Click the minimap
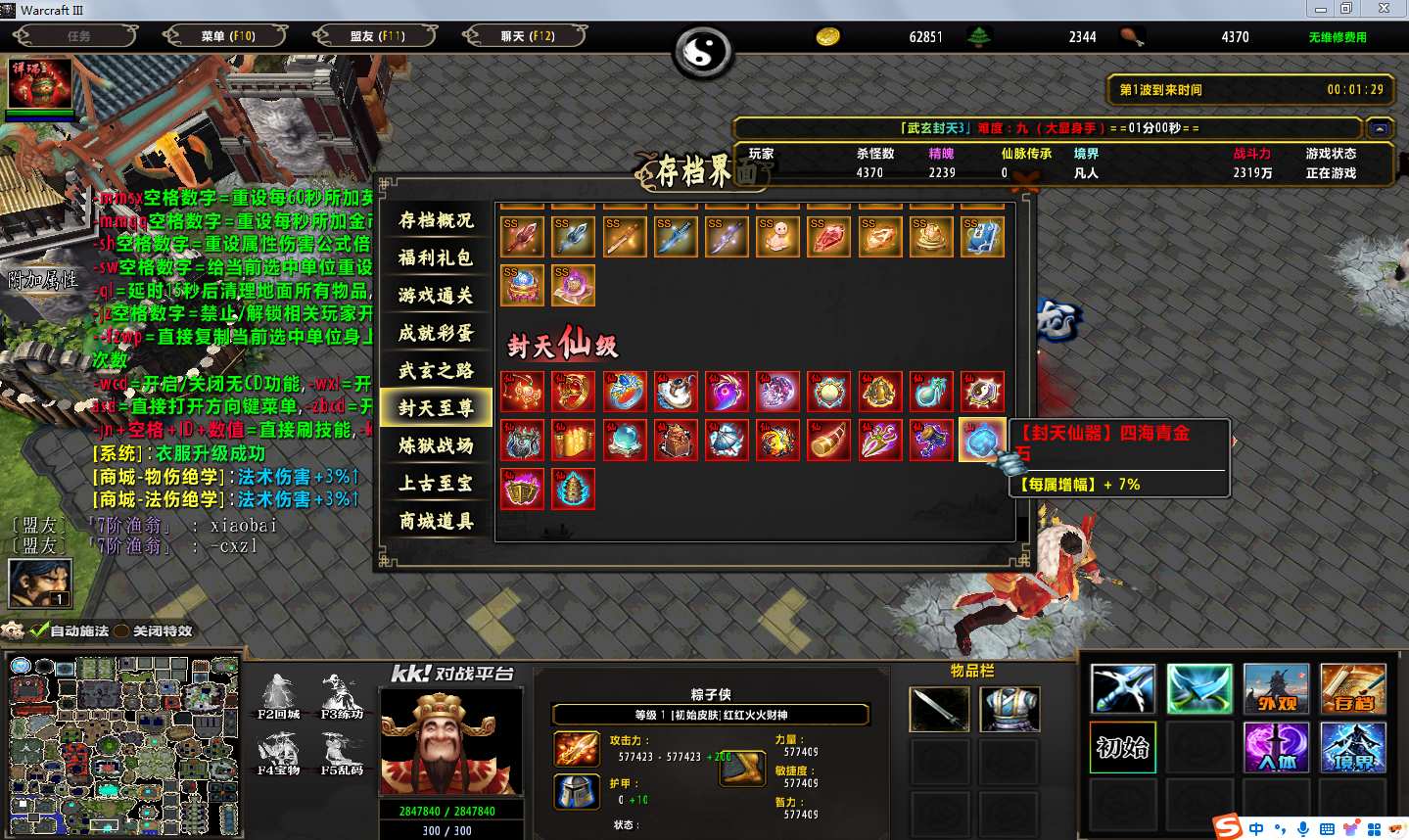 [x=121, y=745]
